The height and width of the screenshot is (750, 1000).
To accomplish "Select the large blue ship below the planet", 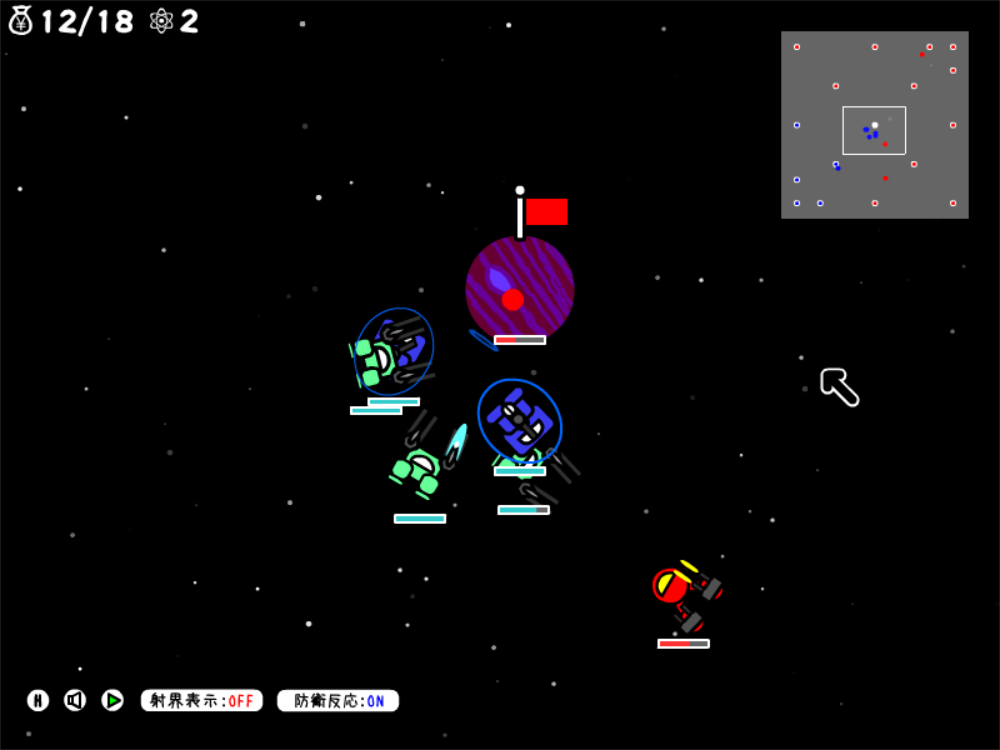I will coord(519,420).
